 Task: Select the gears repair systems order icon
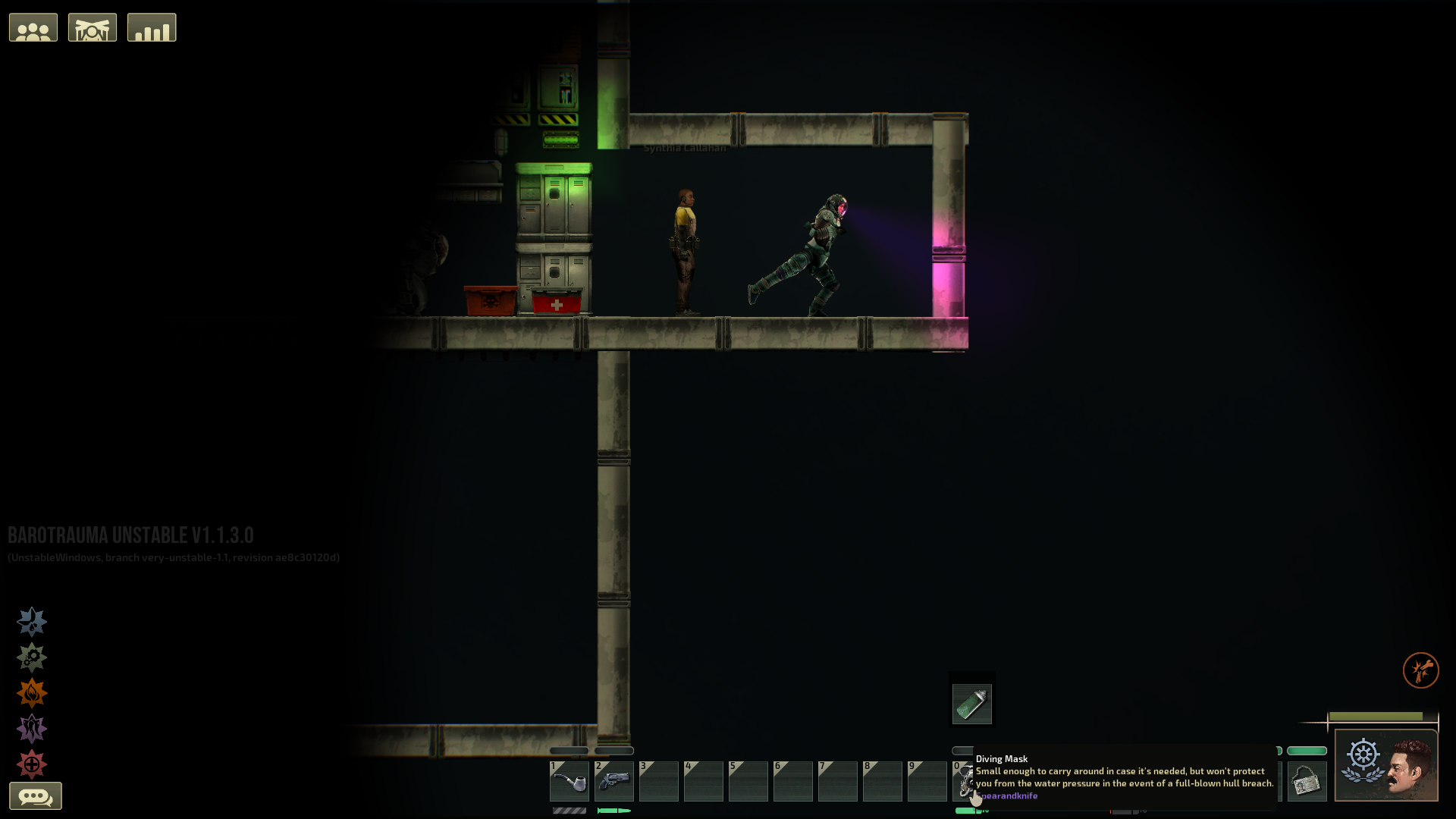coord(32,657)
